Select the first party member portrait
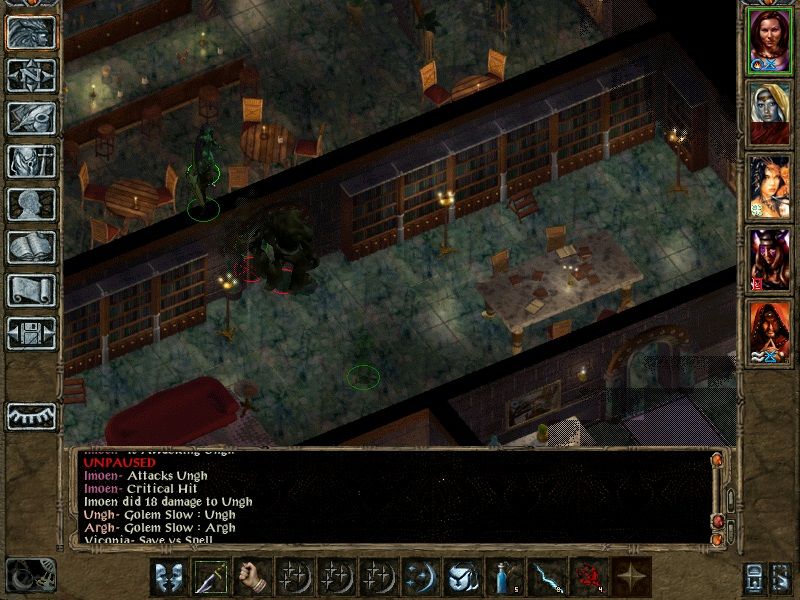Image resolution: width=800 pixels, height=600 pixels. tap(770, 42)
